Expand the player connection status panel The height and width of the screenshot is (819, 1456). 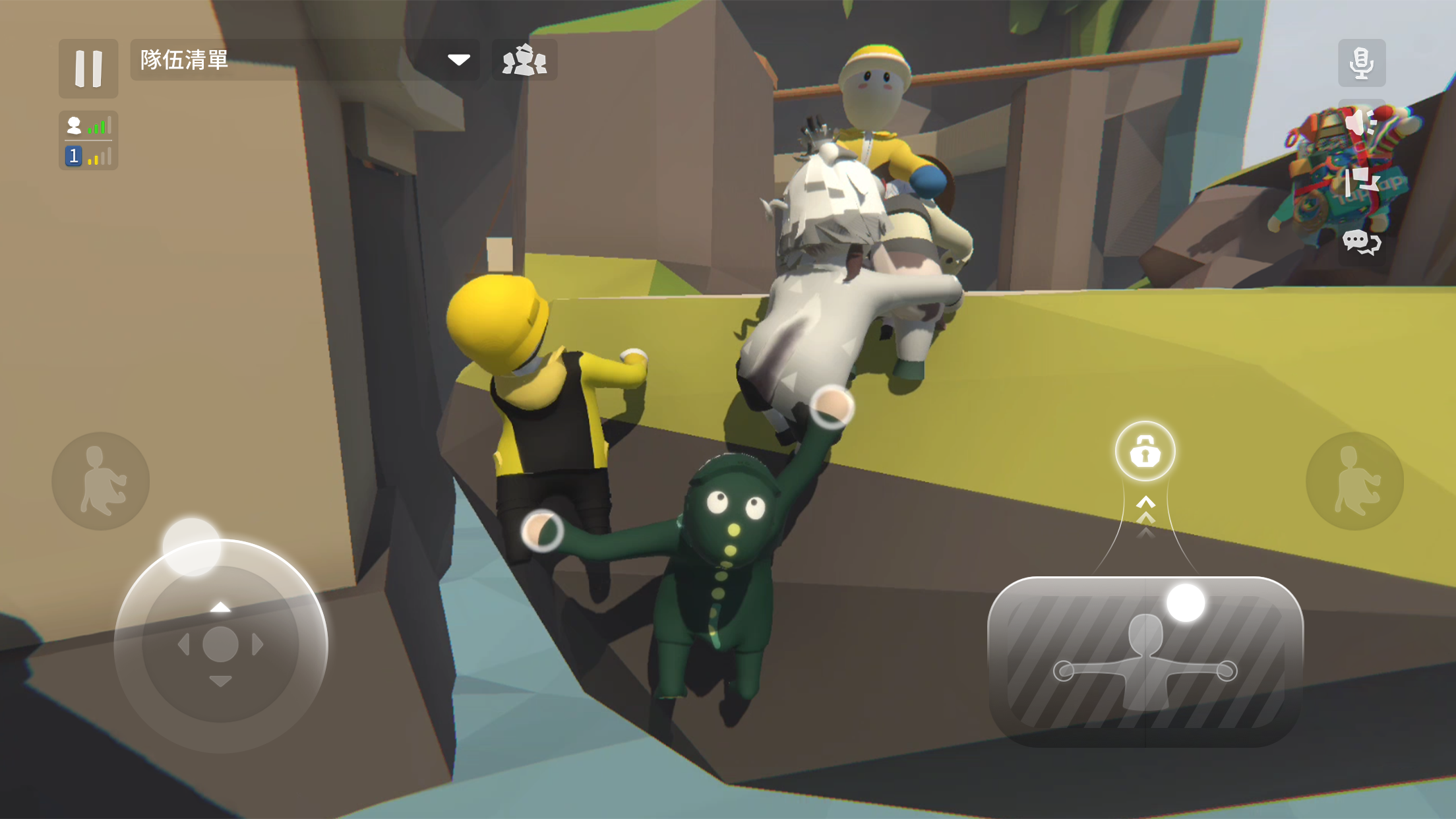[87, 125]
